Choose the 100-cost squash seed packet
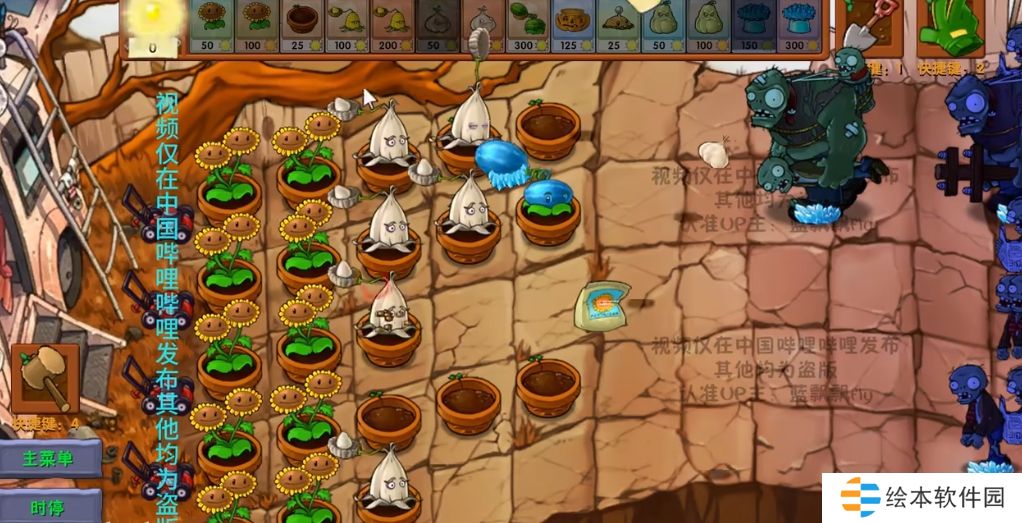Viewport: 1022px width, 523px height. 703,26
